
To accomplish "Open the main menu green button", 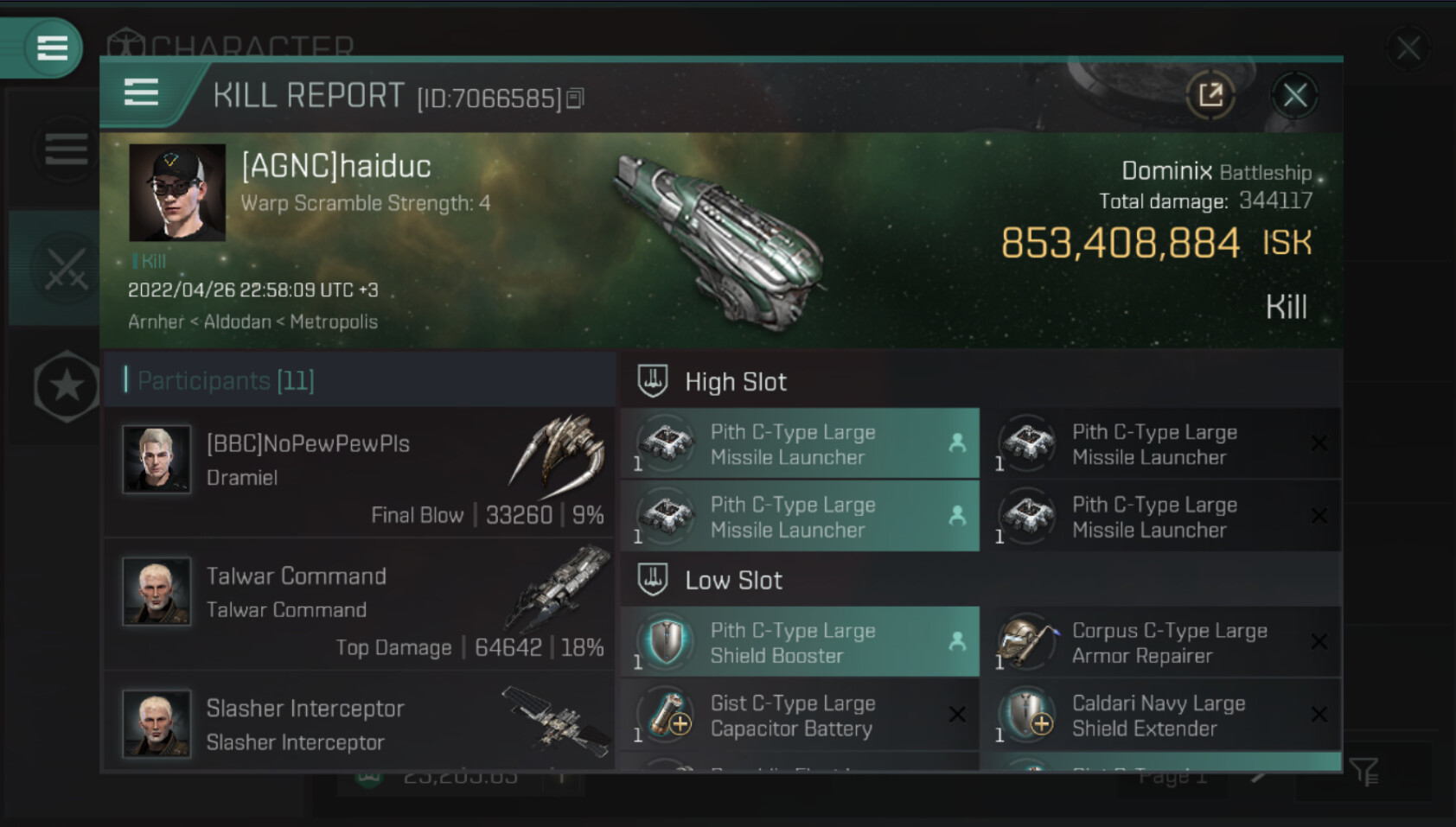I will point(52,48).
